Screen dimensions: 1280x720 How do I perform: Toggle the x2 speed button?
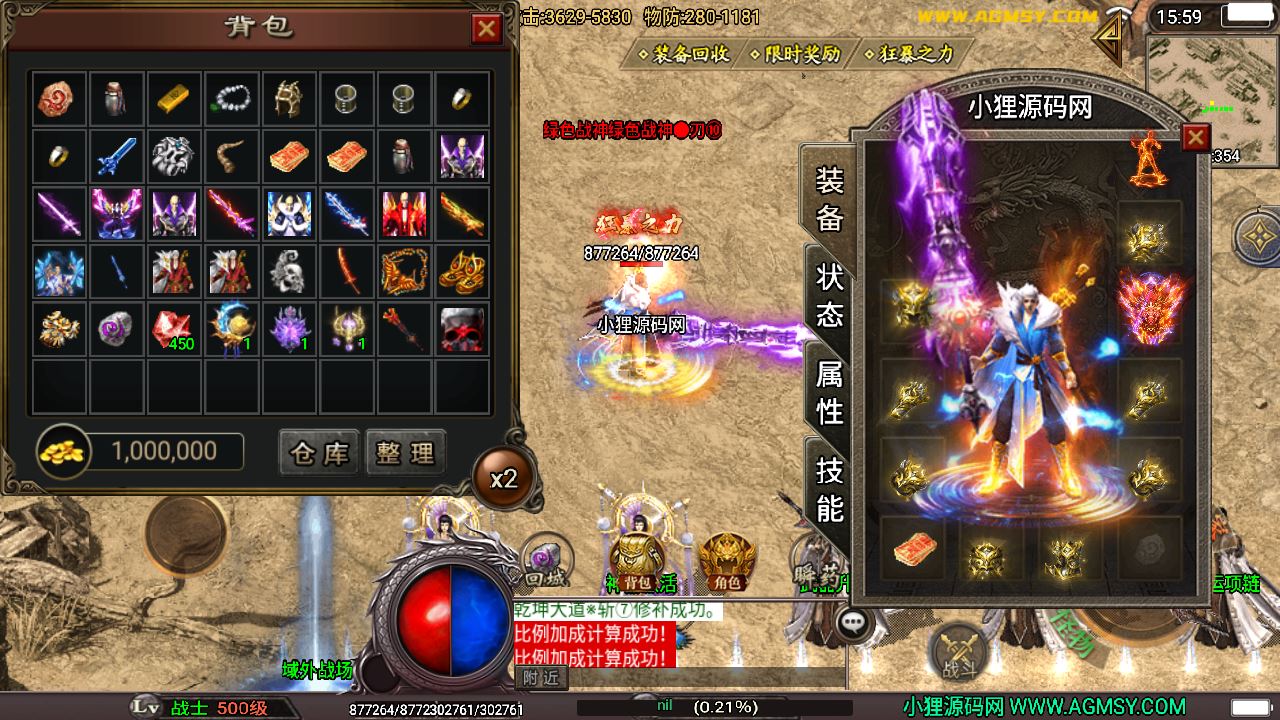(504, 478)
